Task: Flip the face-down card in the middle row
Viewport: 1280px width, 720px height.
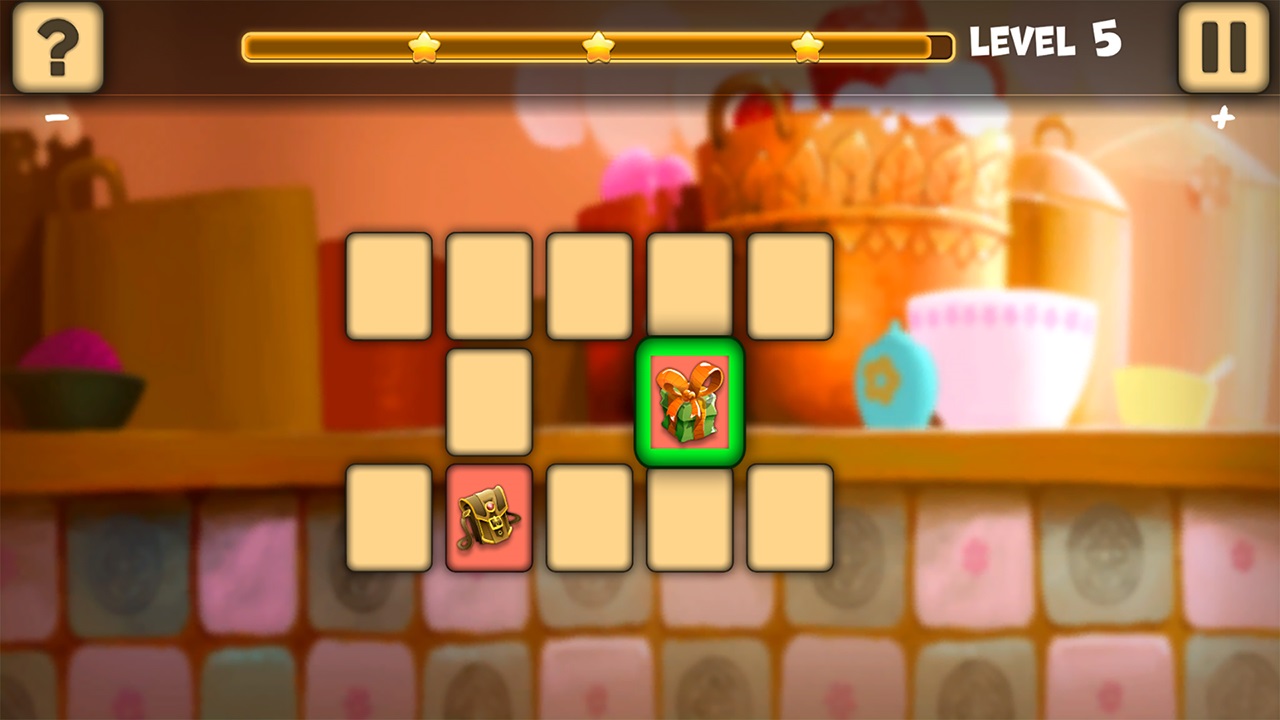Action: 489,404
